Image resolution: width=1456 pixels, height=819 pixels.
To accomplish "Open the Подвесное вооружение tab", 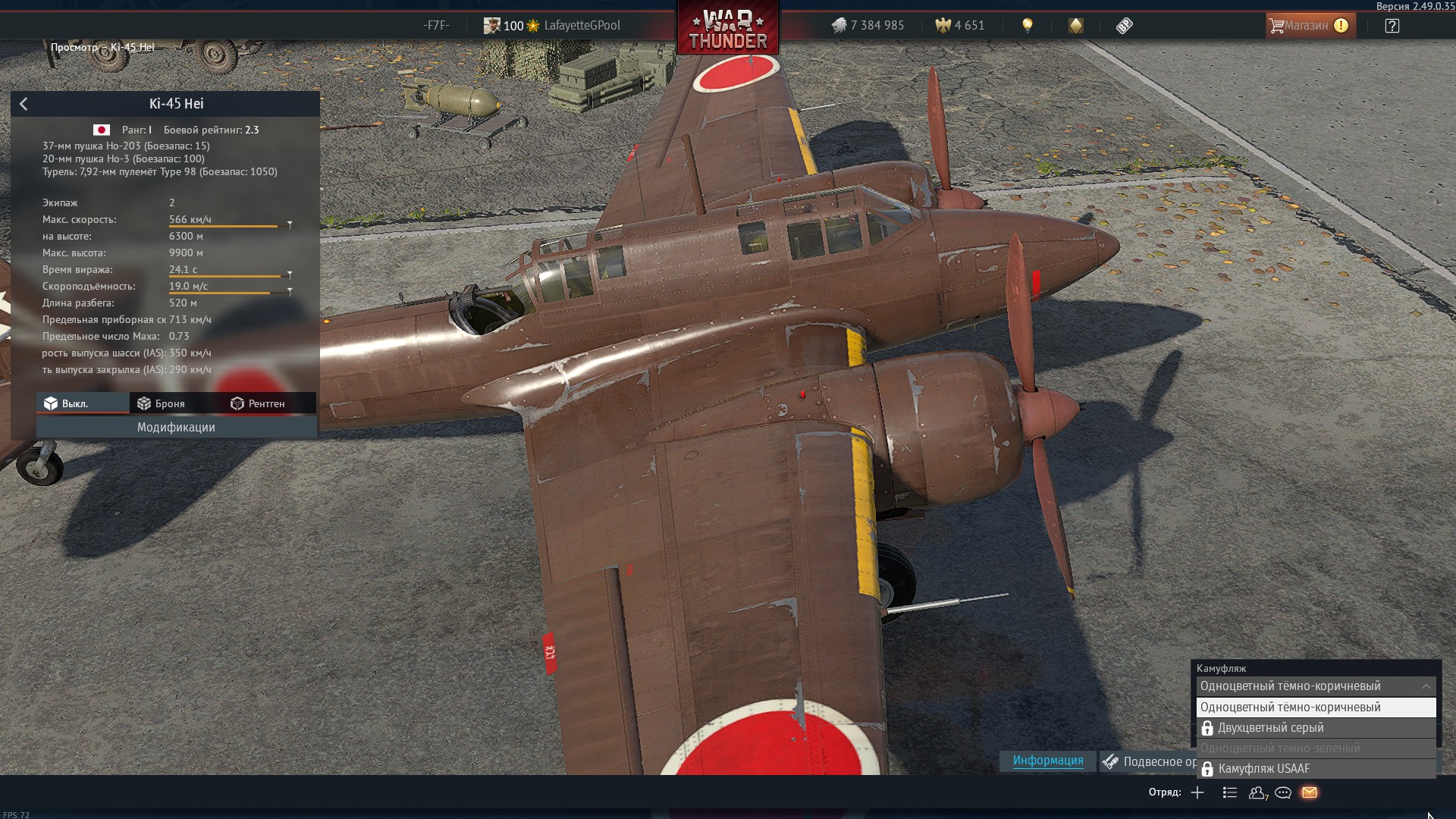I will 1149,761.
